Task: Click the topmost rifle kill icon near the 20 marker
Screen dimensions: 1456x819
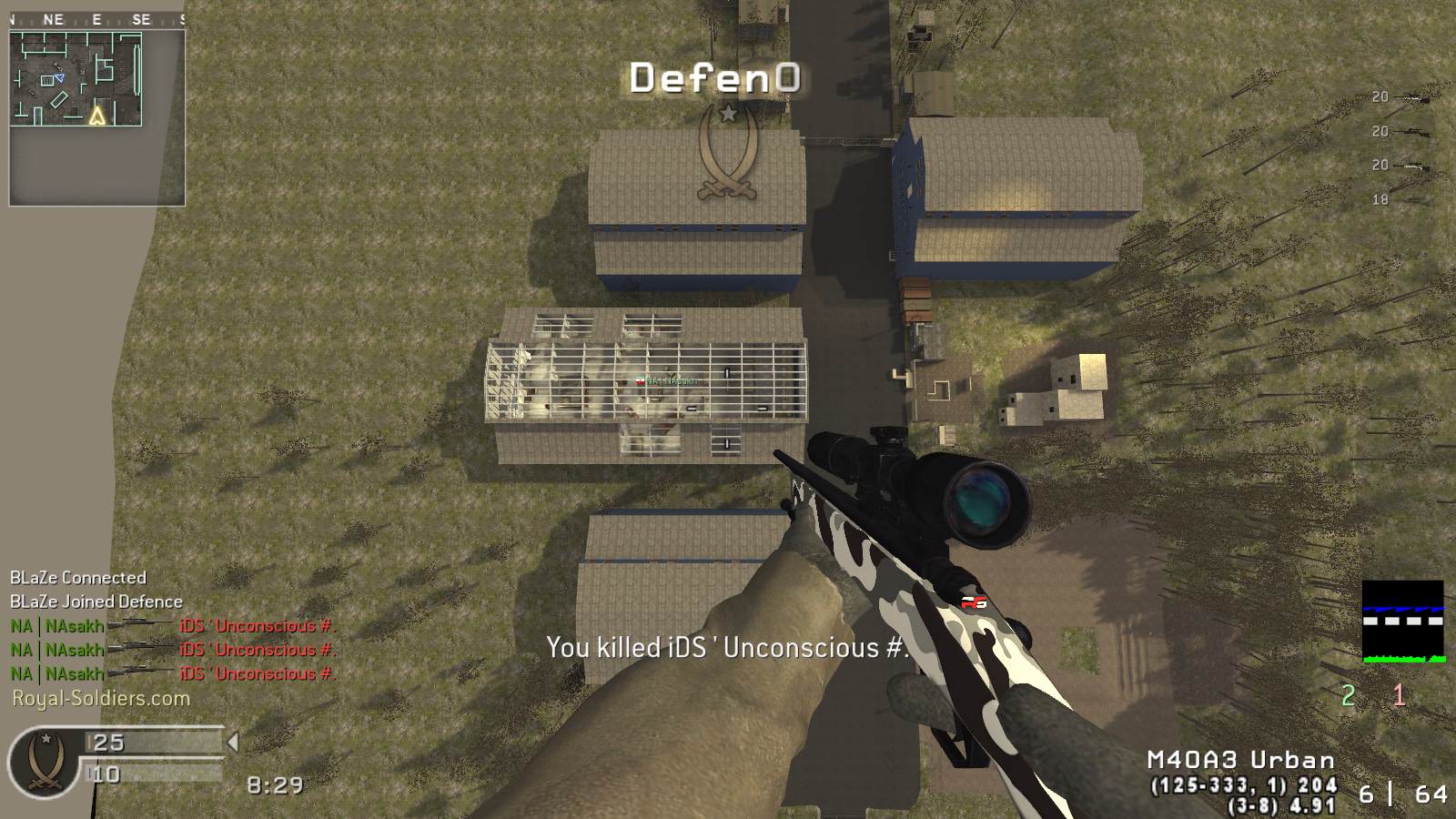Action: (x=1412, y=98)
